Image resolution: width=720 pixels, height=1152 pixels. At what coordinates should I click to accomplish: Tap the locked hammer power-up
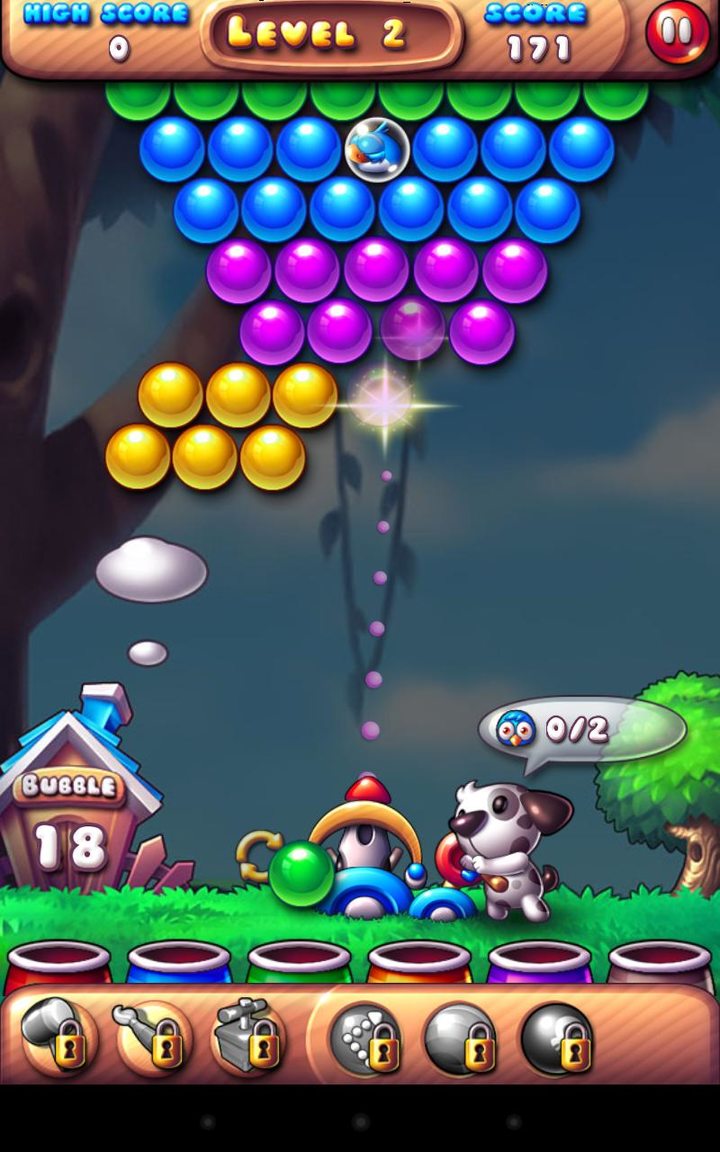pos(58,1037)
